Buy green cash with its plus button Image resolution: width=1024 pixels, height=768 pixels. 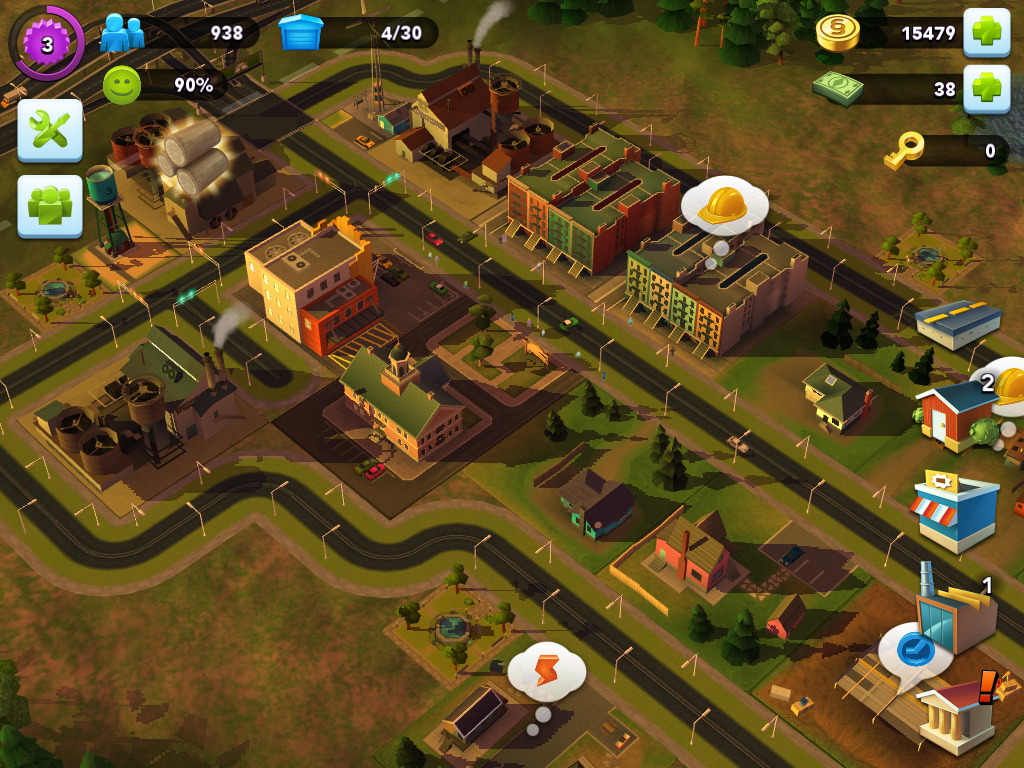pyautogui.click(x=986, y=89)
